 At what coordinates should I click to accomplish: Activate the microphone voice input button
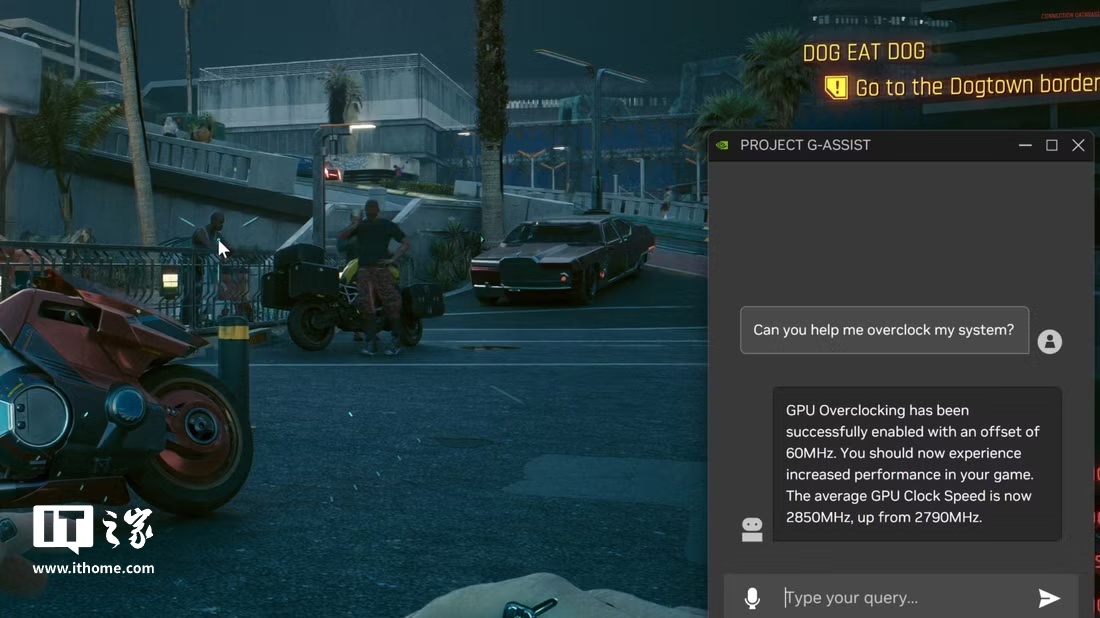(x=752, y=598)
